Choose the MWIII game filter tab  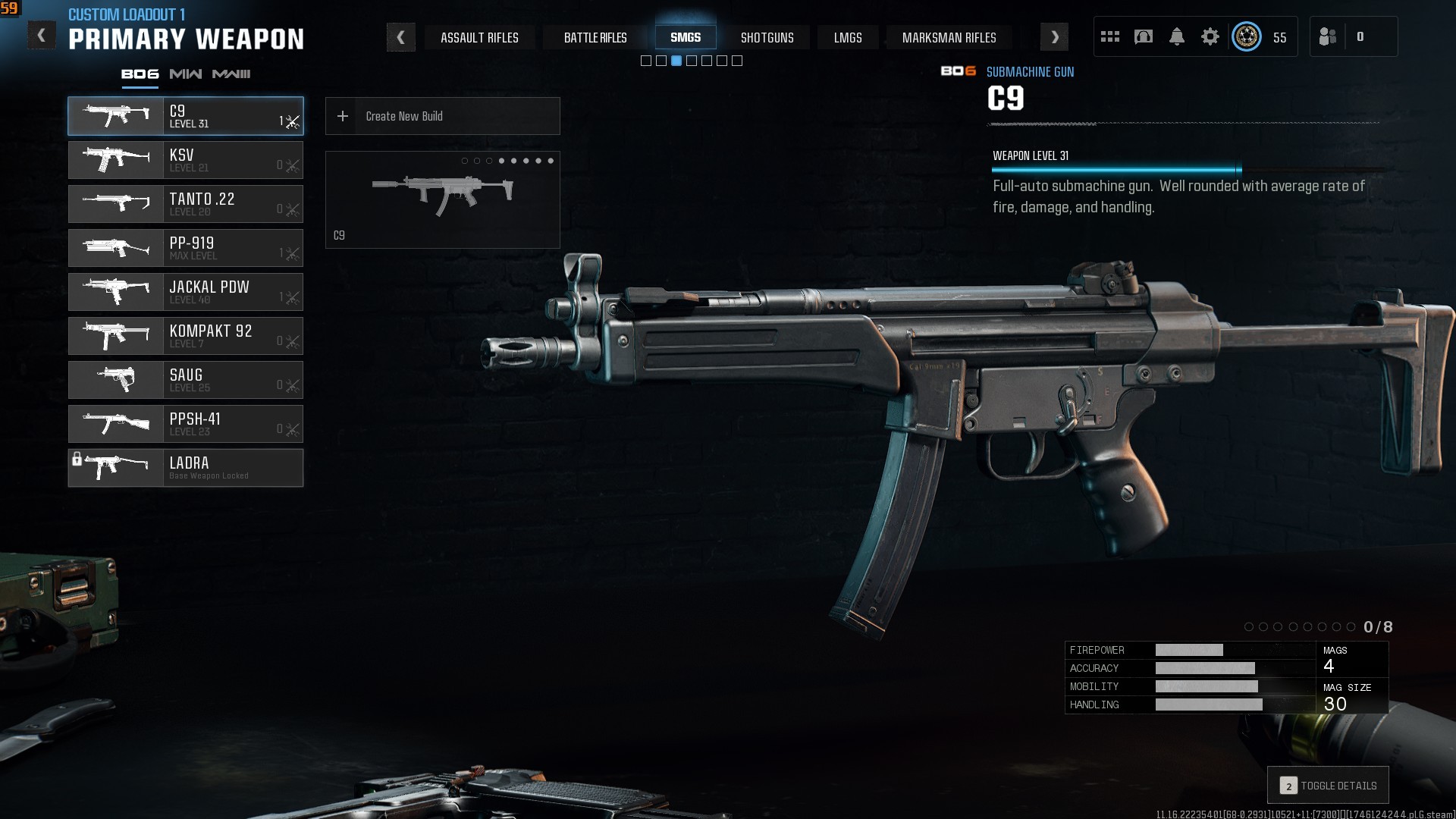(231, 74)
